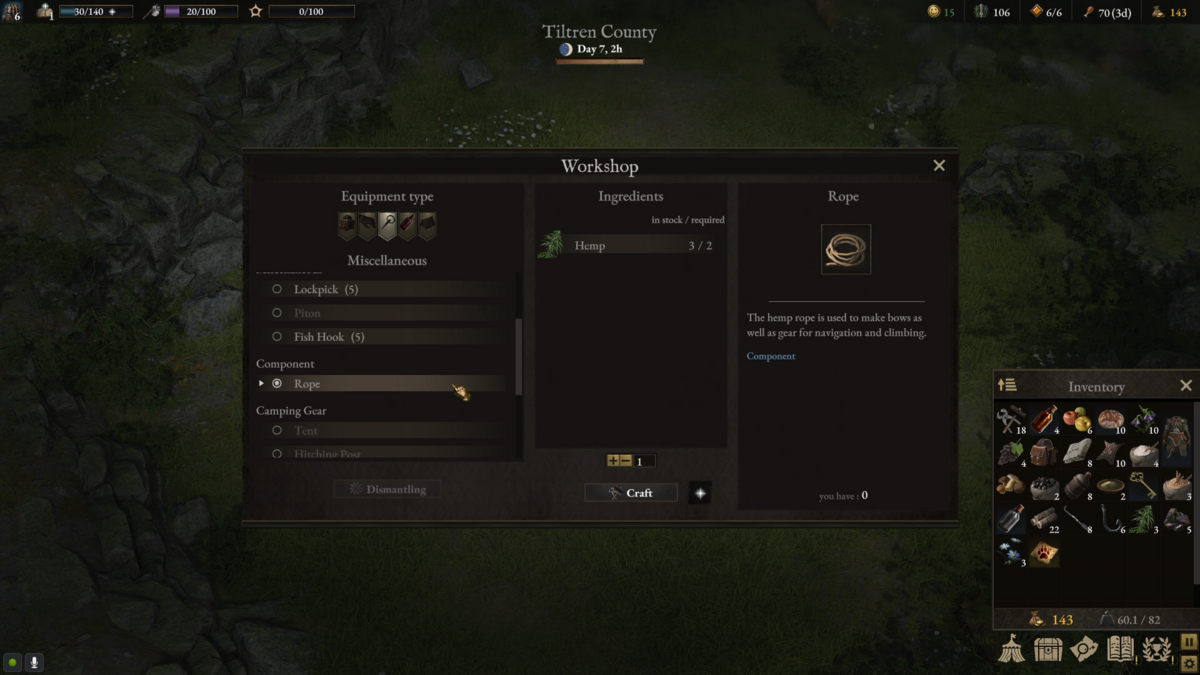Select the Lockpick recipe
This screenshot has height=675, width=1200.
click(x=326, y=289)
